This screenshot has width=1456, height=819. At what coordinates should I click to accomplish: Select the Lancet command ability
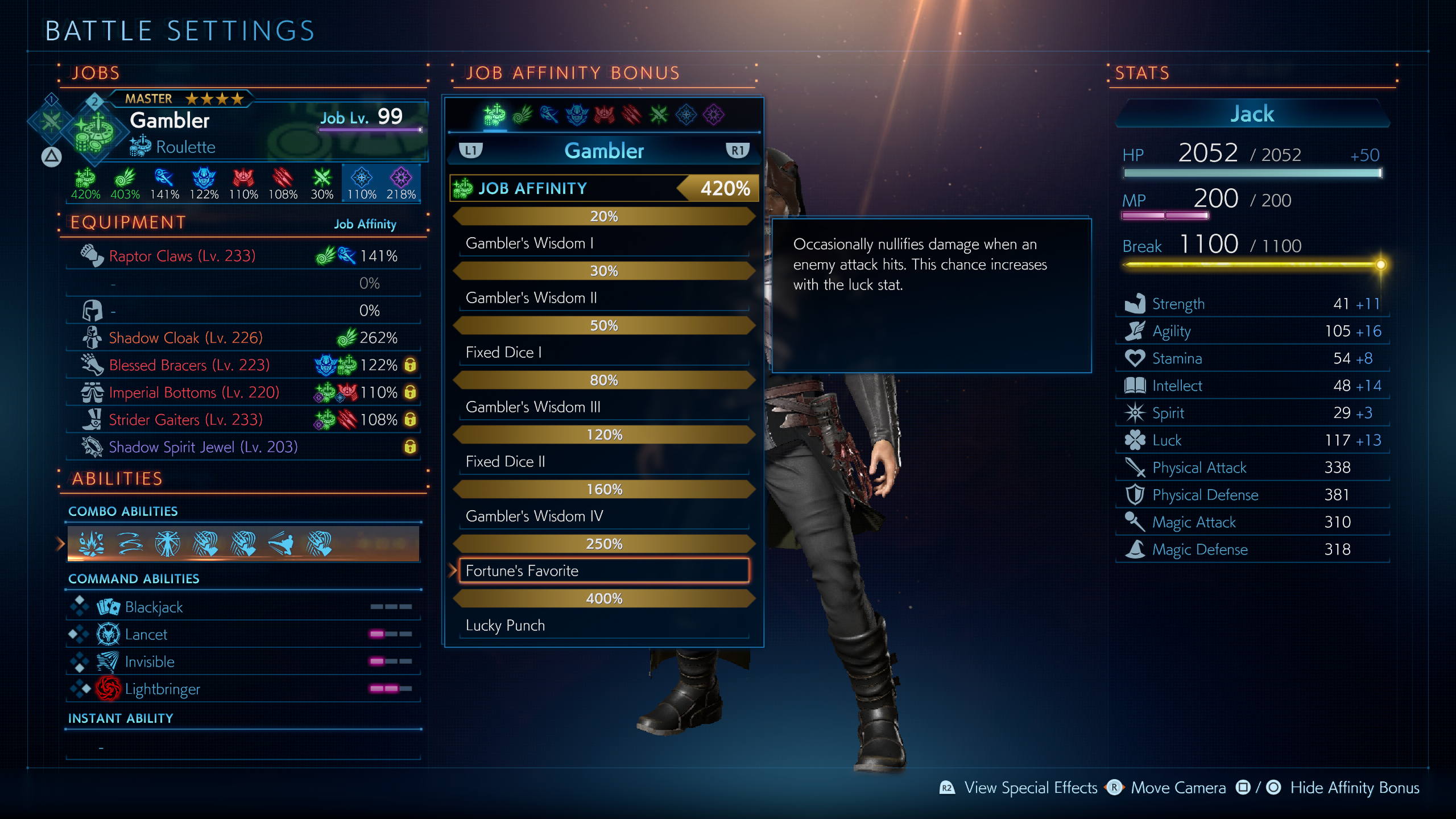tap(243, 634)
